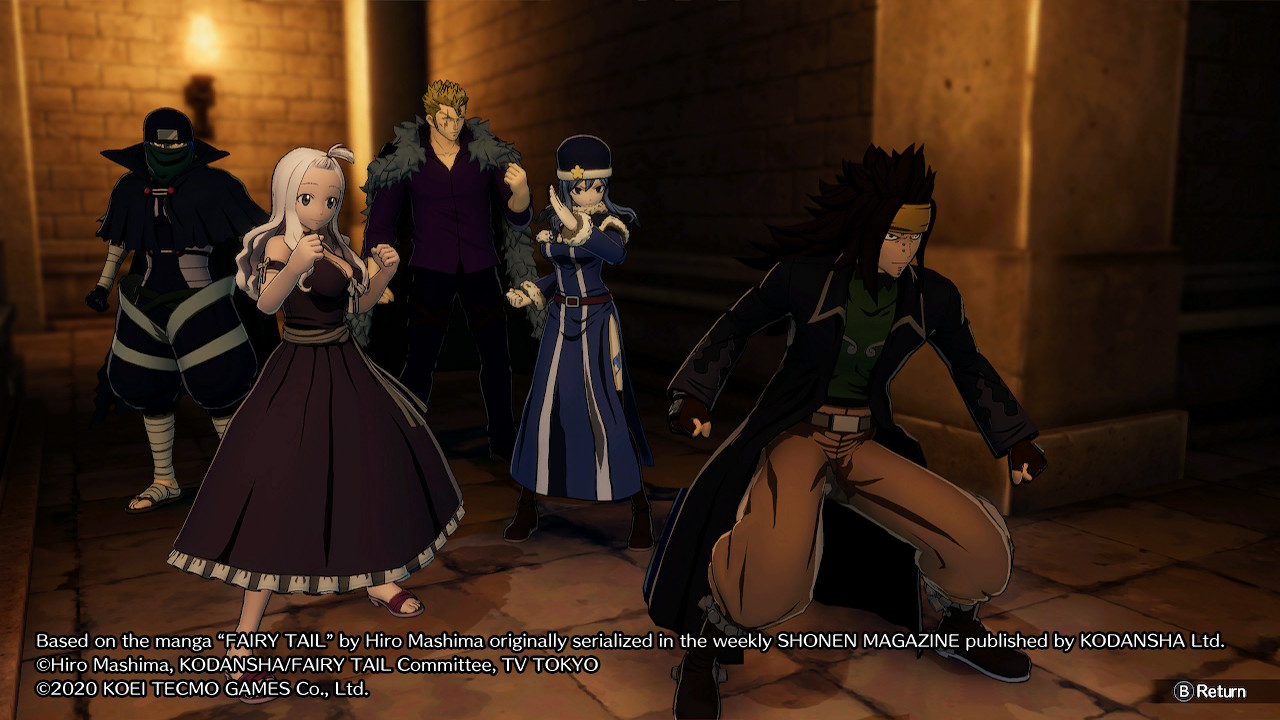The height and width of the screenshot is (720, 1280).
Task: Click the Return button
Action: [x=1210, y=691]
